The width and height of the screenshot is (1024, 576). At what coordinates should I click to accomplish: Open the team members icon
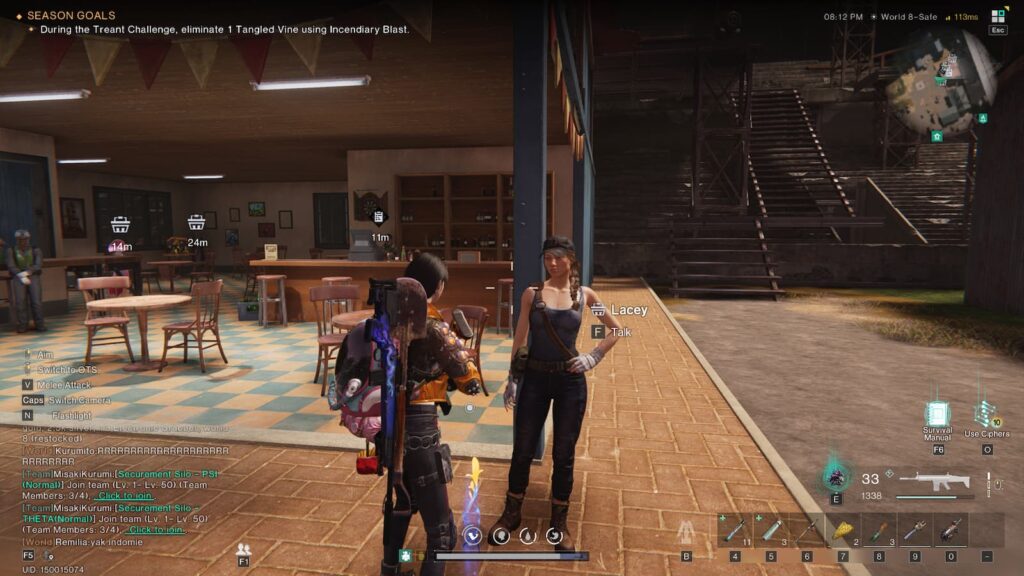[x=243, y=549]
